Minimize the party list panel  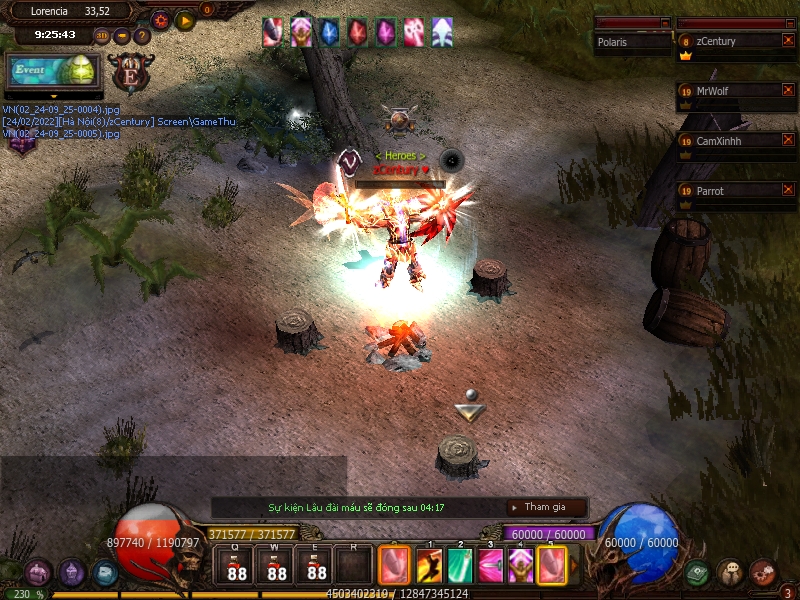pos(791,23)
